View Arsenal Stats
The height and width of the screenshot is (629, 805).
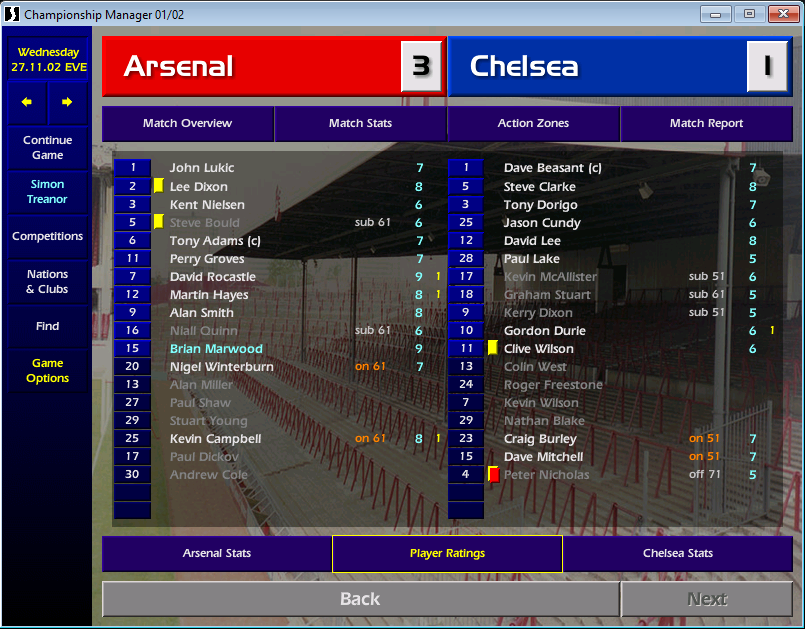pyautogui.click(x=216, y=553)
